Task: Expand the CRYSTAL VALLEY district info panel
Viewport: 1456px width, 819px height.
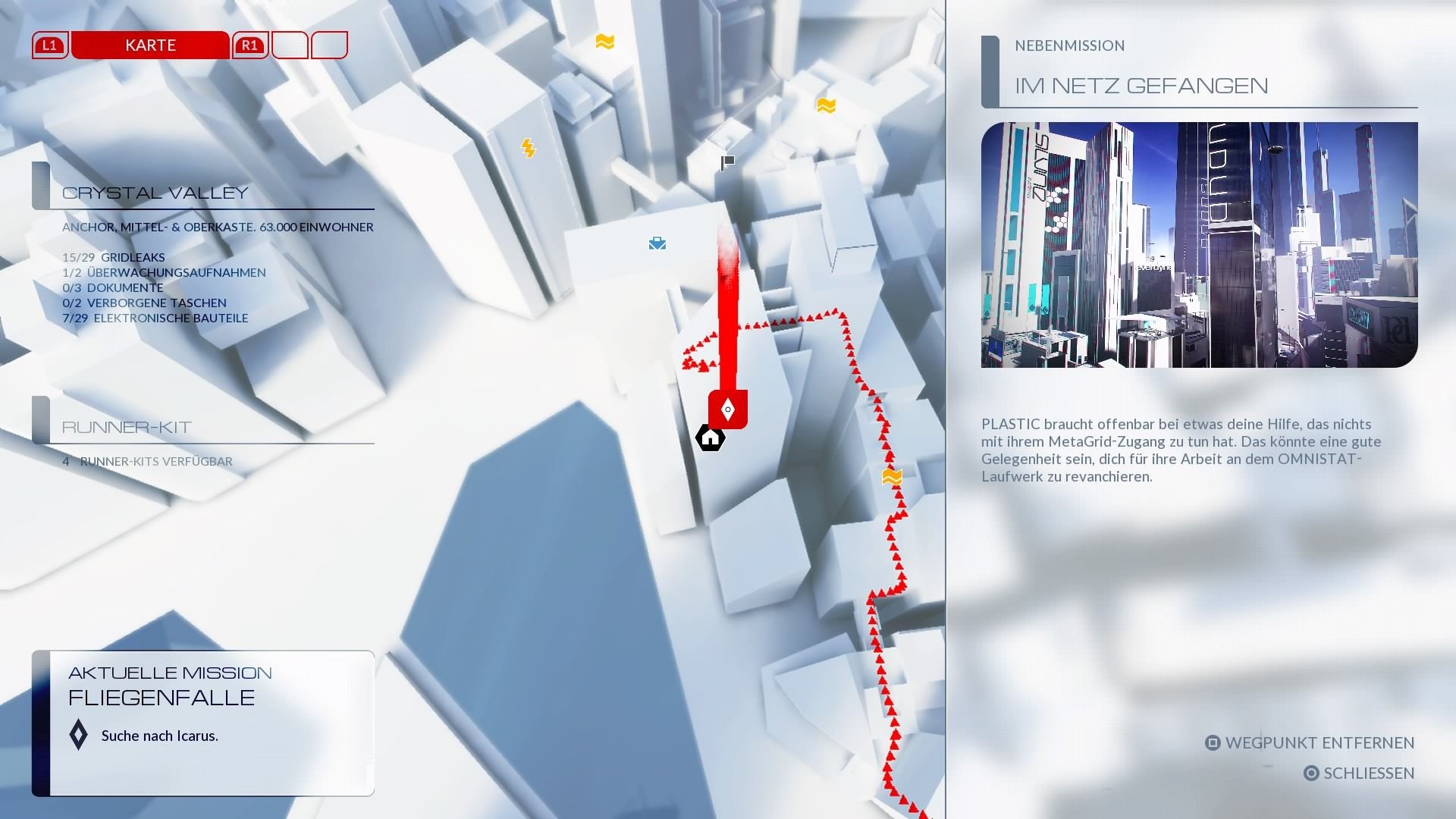Action: tap(155, 192)
